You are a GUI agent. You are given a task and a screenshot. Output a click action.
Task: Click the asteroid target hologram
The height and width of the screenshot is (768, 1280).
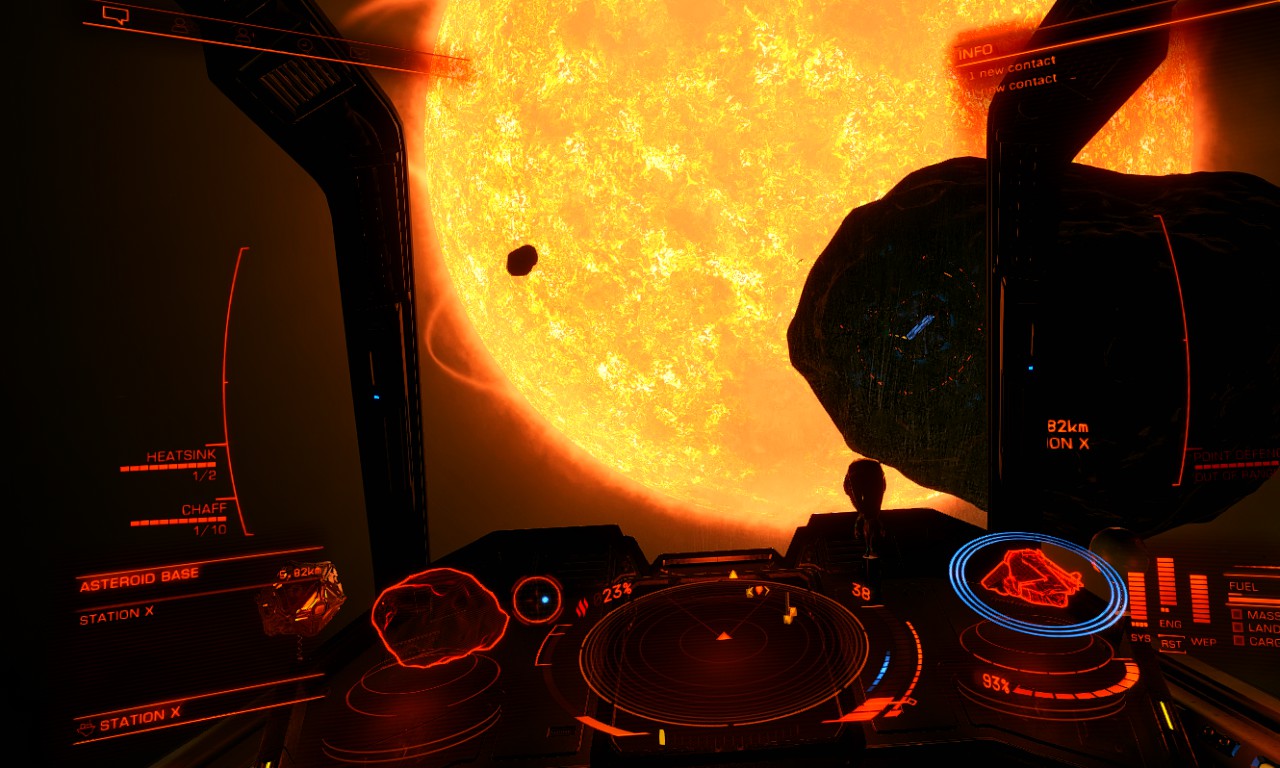coord(439,616)
